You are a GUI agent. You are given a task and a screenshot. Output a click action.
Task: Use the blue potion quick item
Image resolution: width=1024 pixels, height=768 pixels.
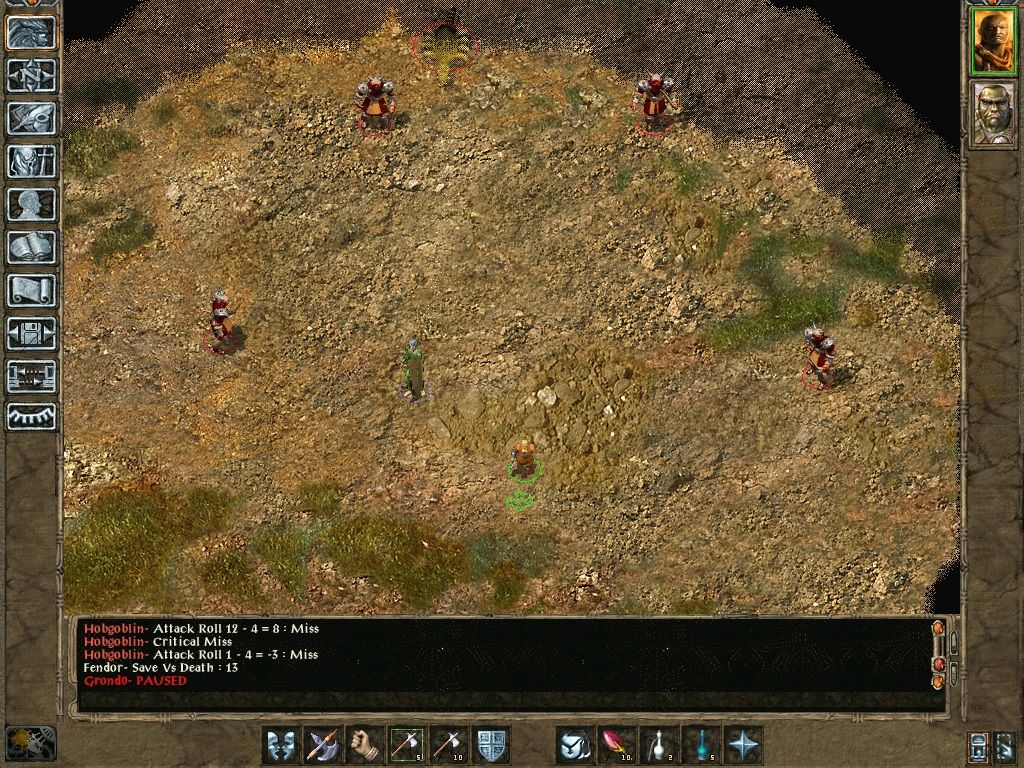coord(700,745)
